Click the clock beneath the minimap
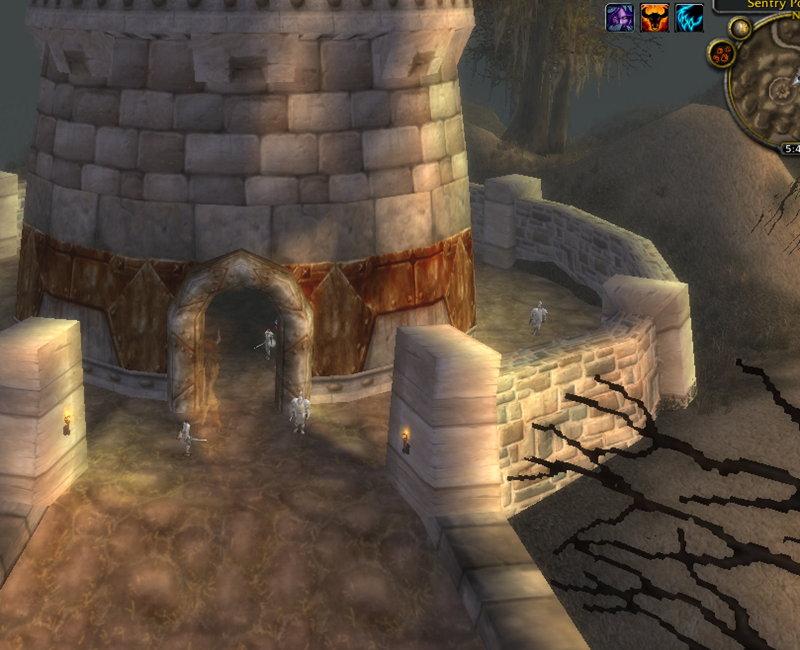Image resolution: width=800 pixels, height=650 pixels. pyautogui.click(x=792, y=148)
